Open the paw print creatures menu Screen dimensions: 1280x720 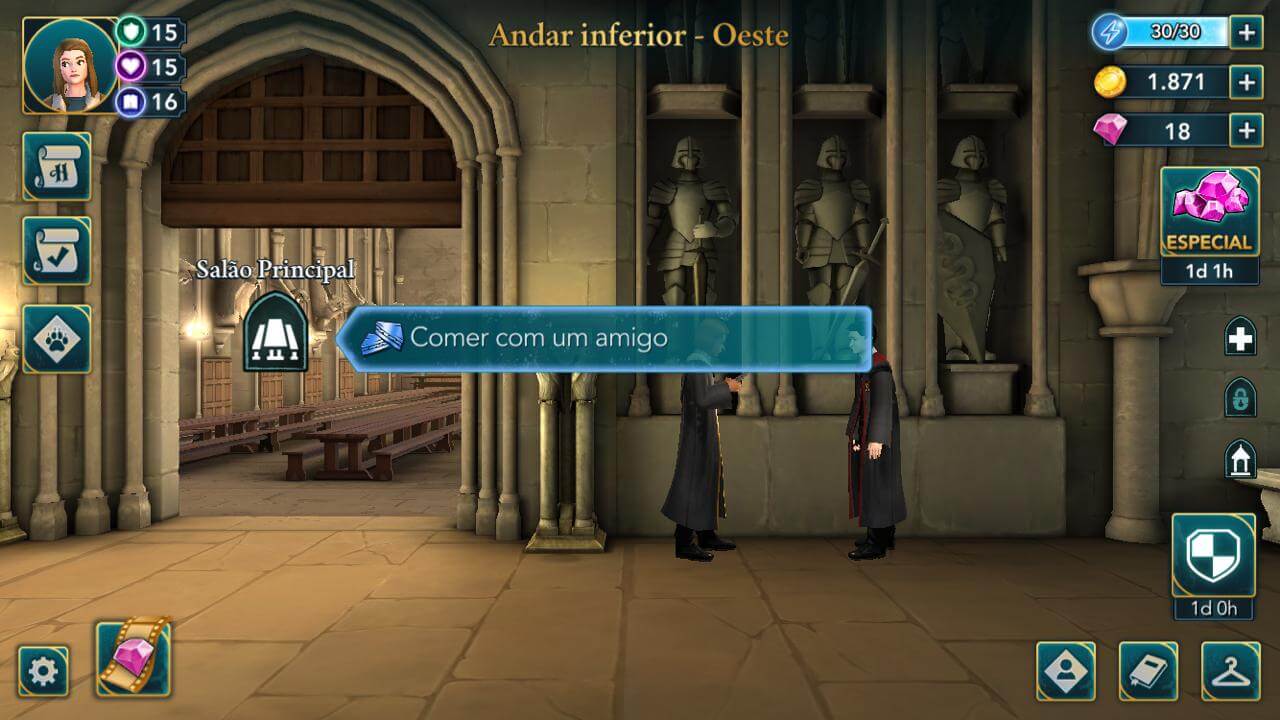coord(57,339)
